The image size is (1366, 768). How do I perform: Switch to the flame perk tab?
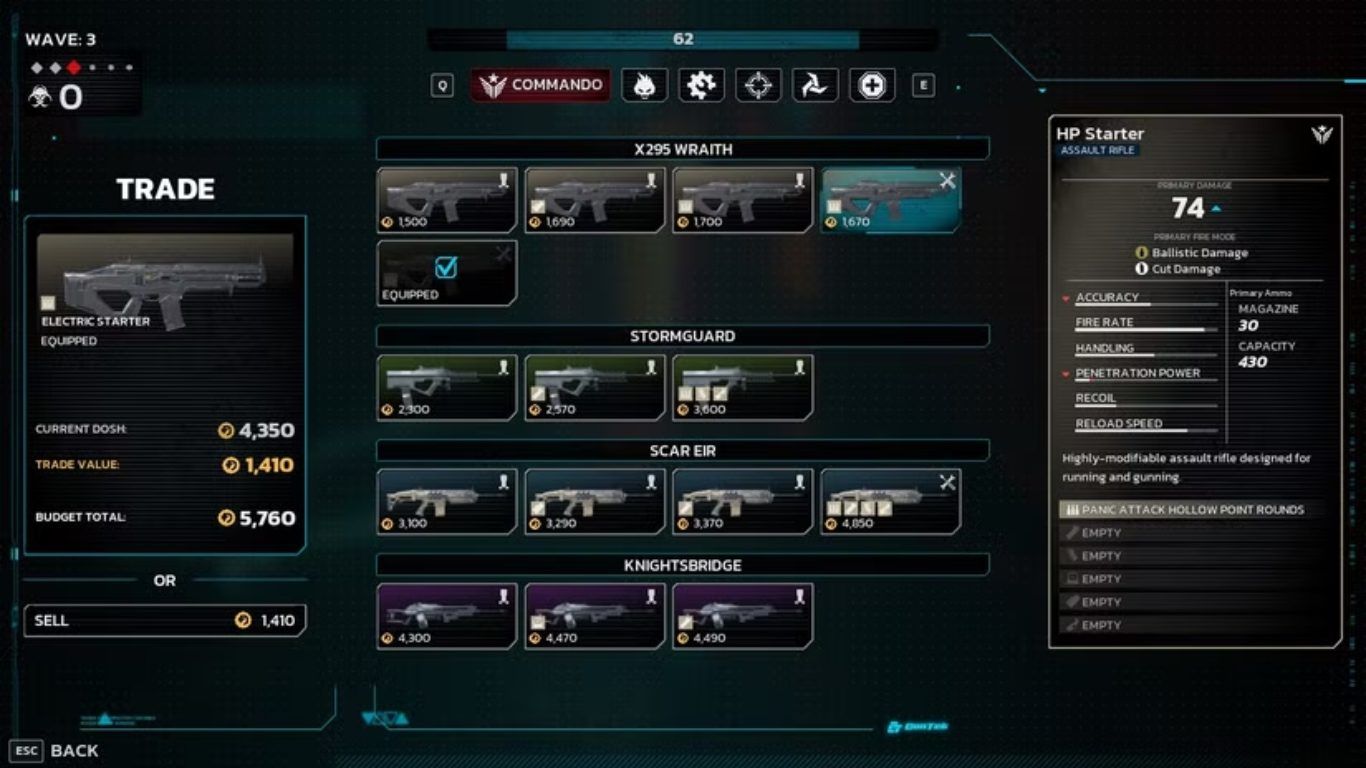(644, 85)
